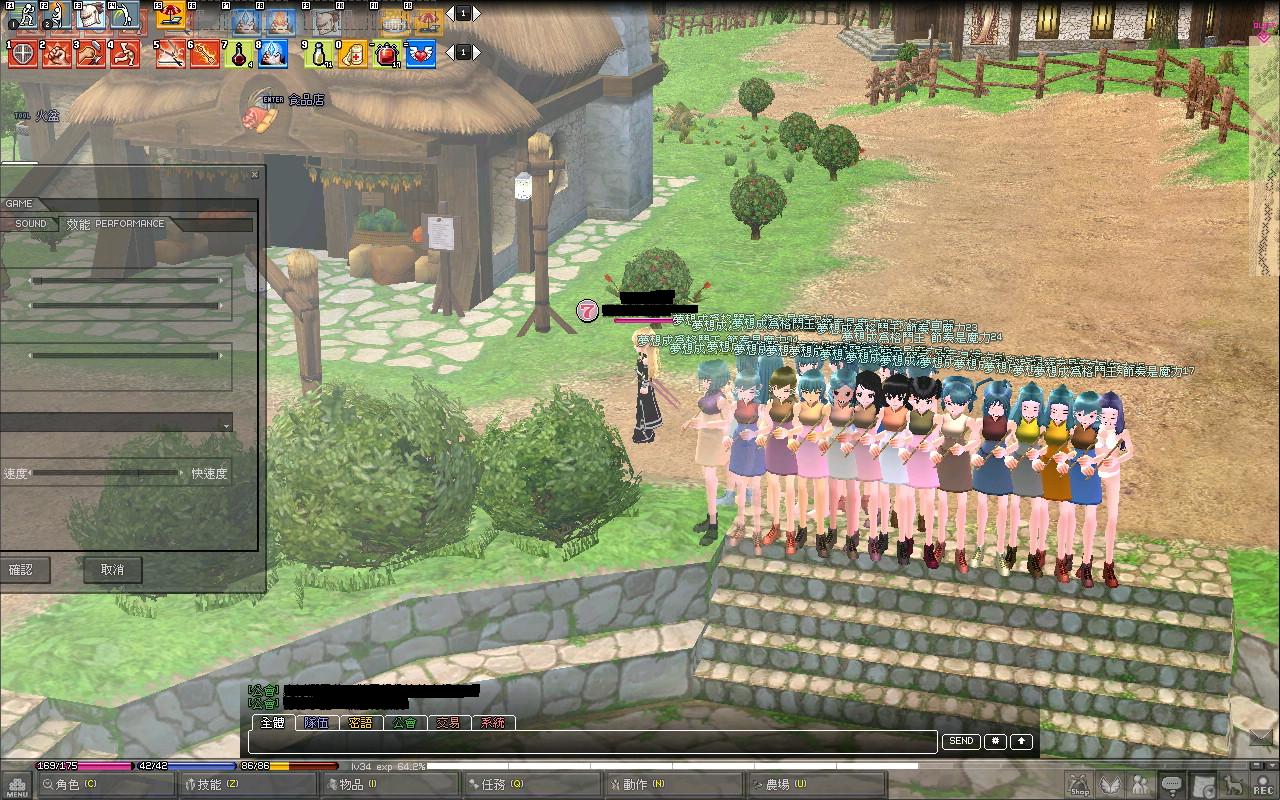Select the 公會 guild chat tab
The width and height of the screenshot is (1280, 800).
(404, 722)
